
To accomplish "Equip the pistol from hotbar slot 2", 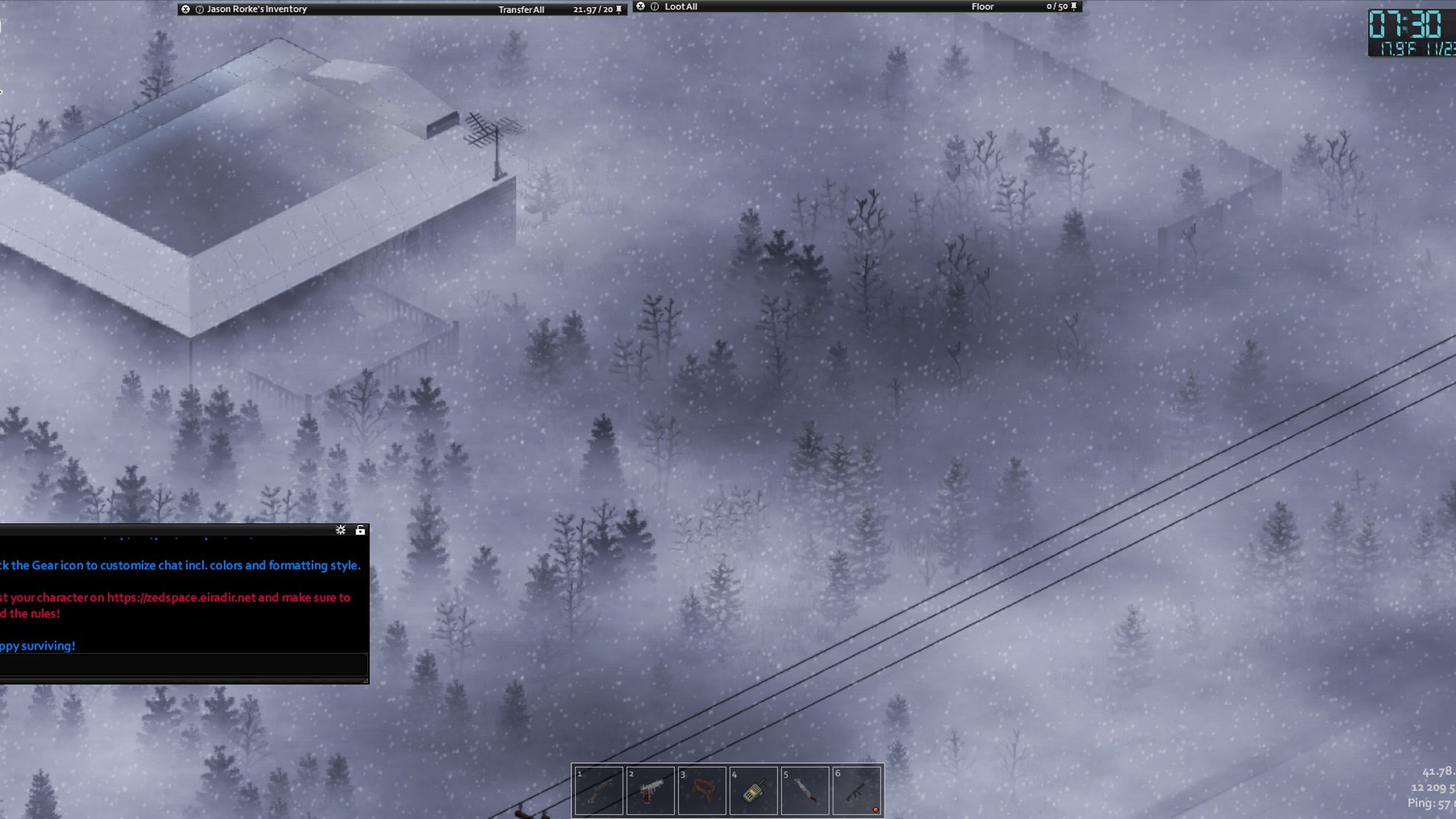I will (651, 791).
